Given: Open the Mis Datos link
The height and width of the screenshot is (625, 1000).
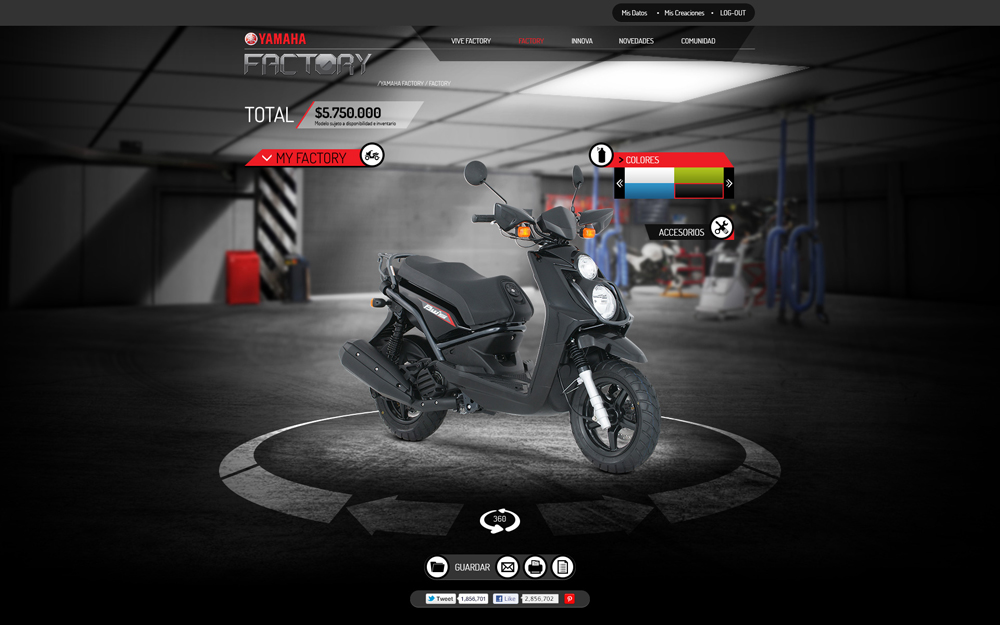Looking at the screenshot, I should tap(634, 13).
